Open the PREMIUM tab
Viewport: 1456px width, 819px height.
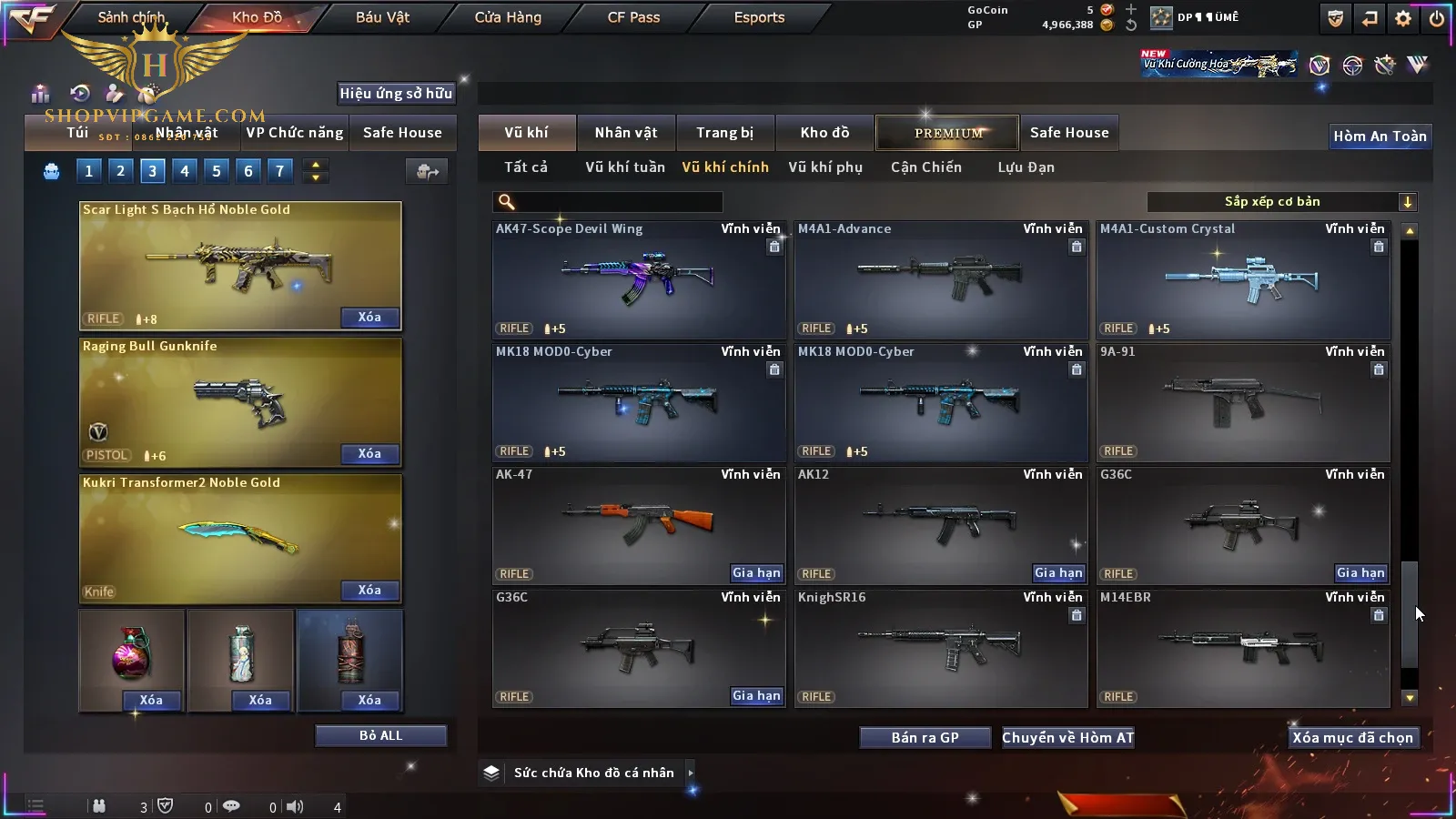[947, 133]
